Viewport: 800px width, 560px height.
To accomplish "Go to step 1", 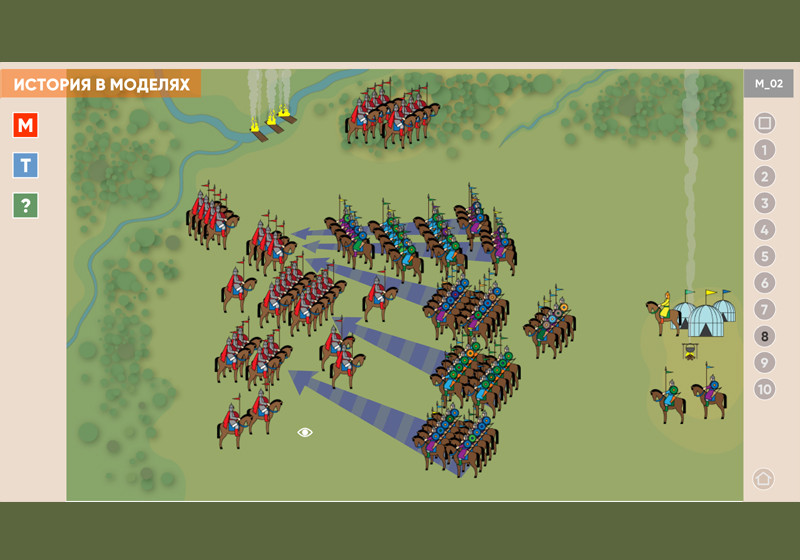I will tap(765, 150).
